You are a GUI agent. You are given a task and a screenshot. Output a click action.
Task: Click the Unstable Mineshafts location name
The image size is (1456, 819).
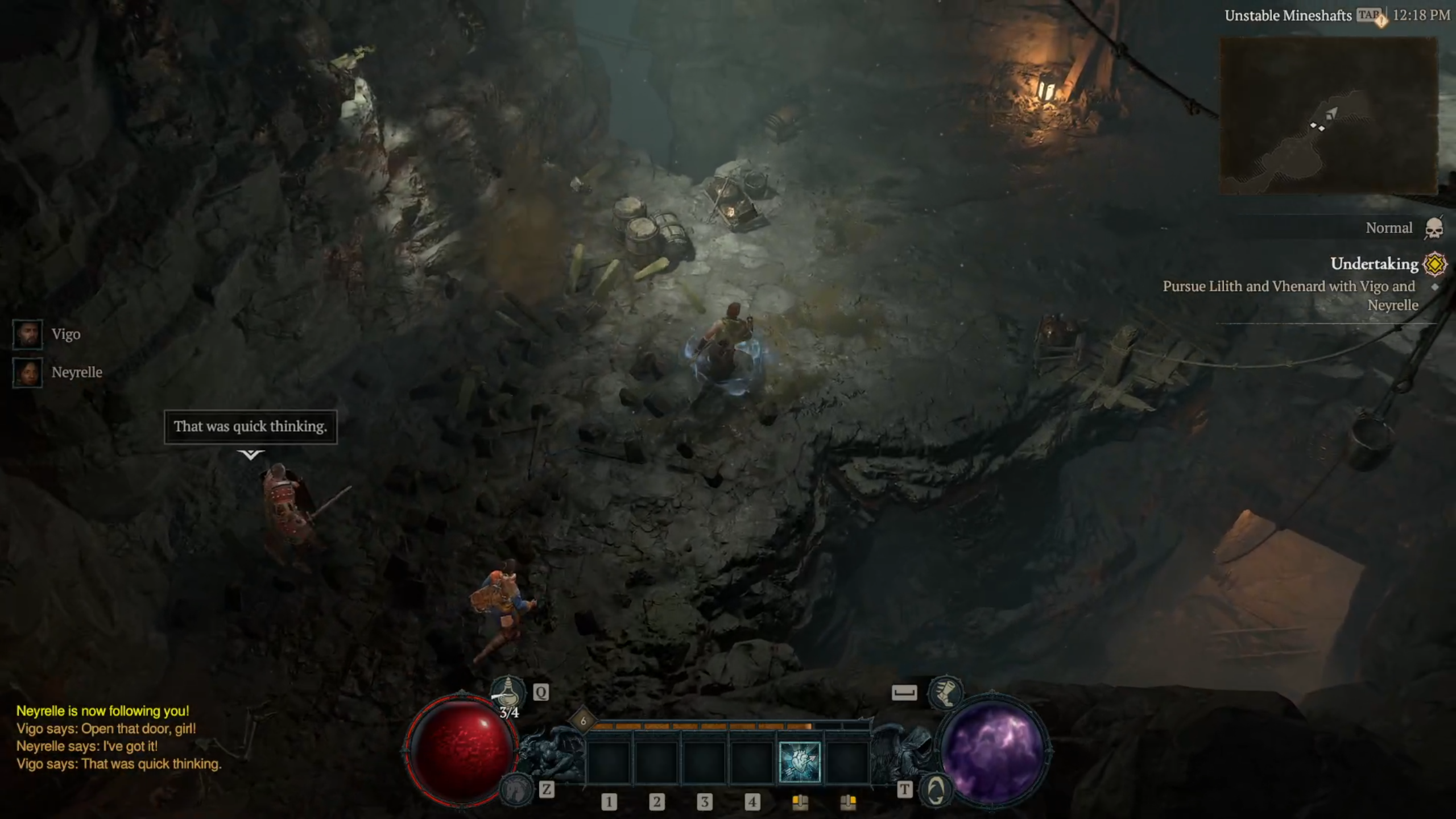coord(1288,16)
